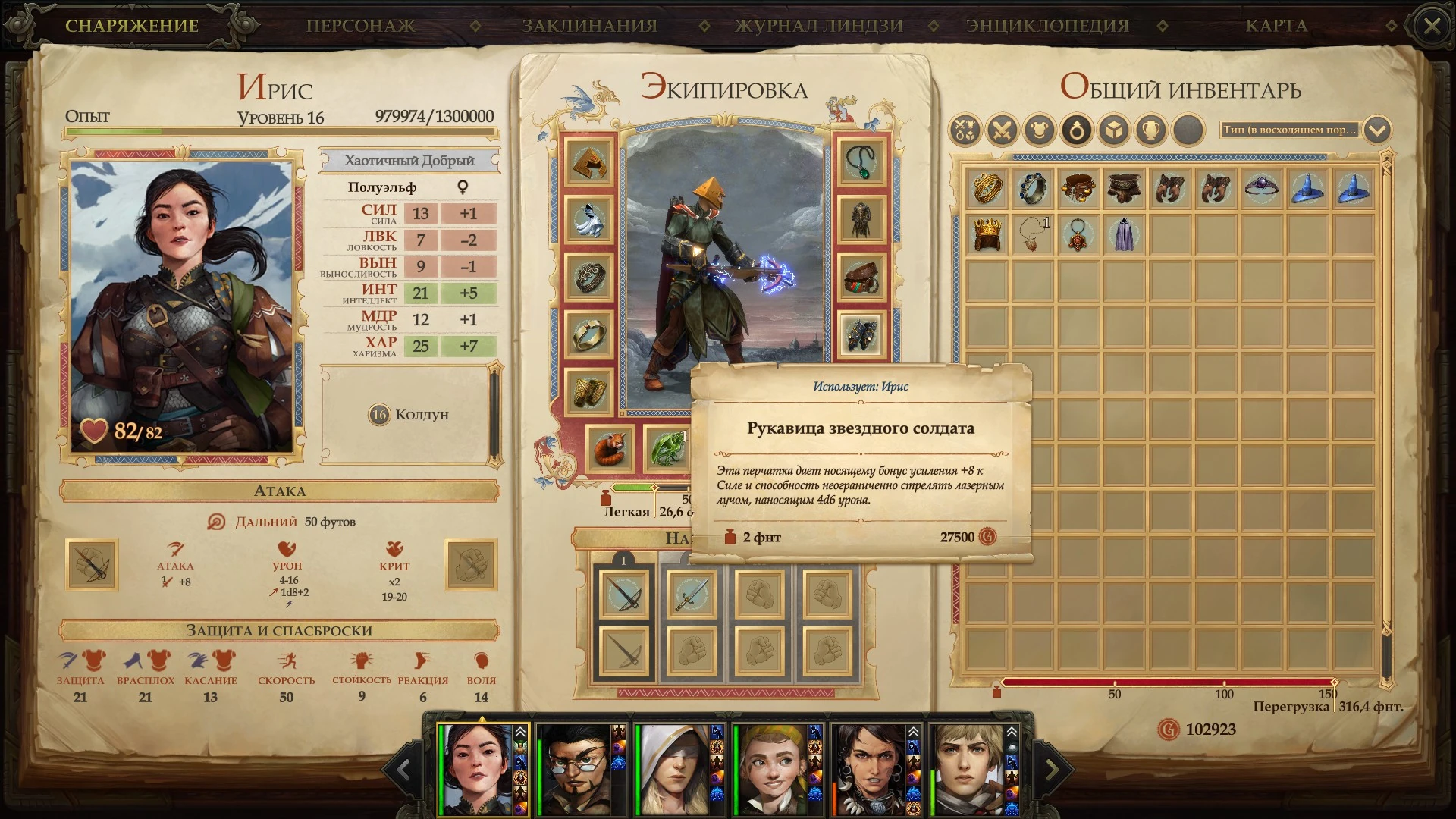Select the ring accessories filter
The image size is (1456, 819).
(x=1077, y=130)
